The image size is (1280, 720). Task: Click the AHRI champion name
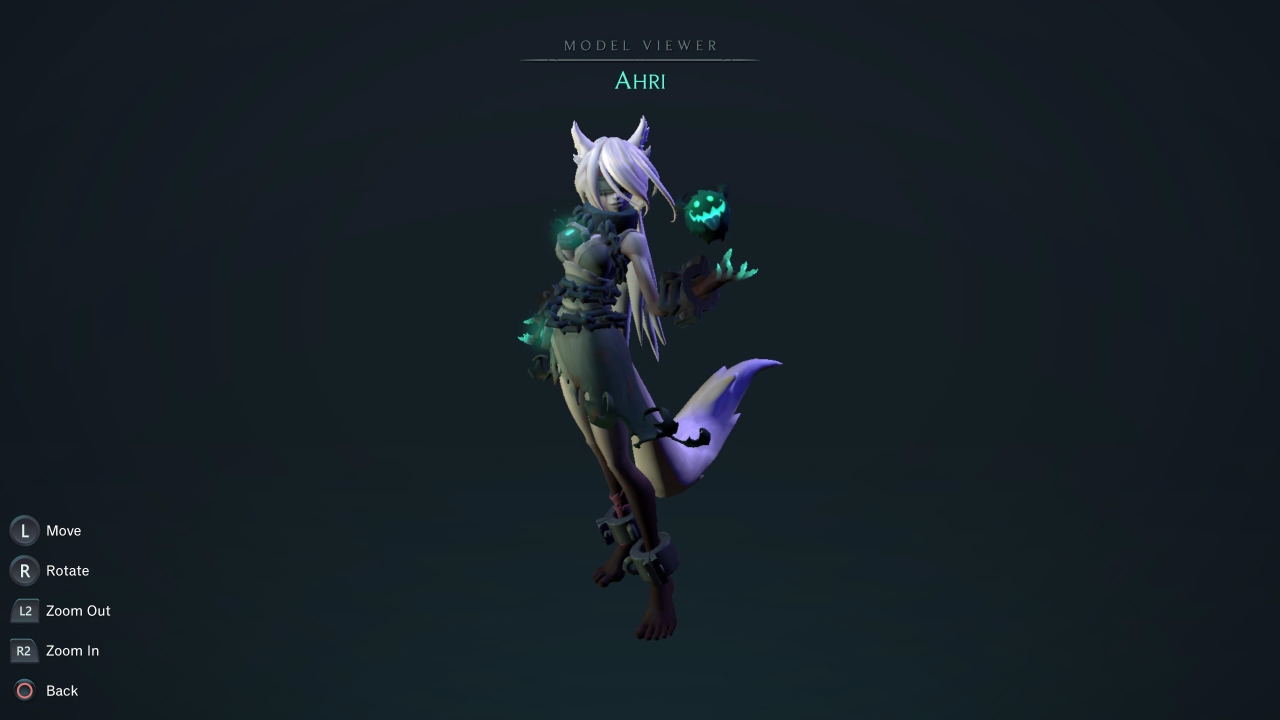click(x=640, y=81)
